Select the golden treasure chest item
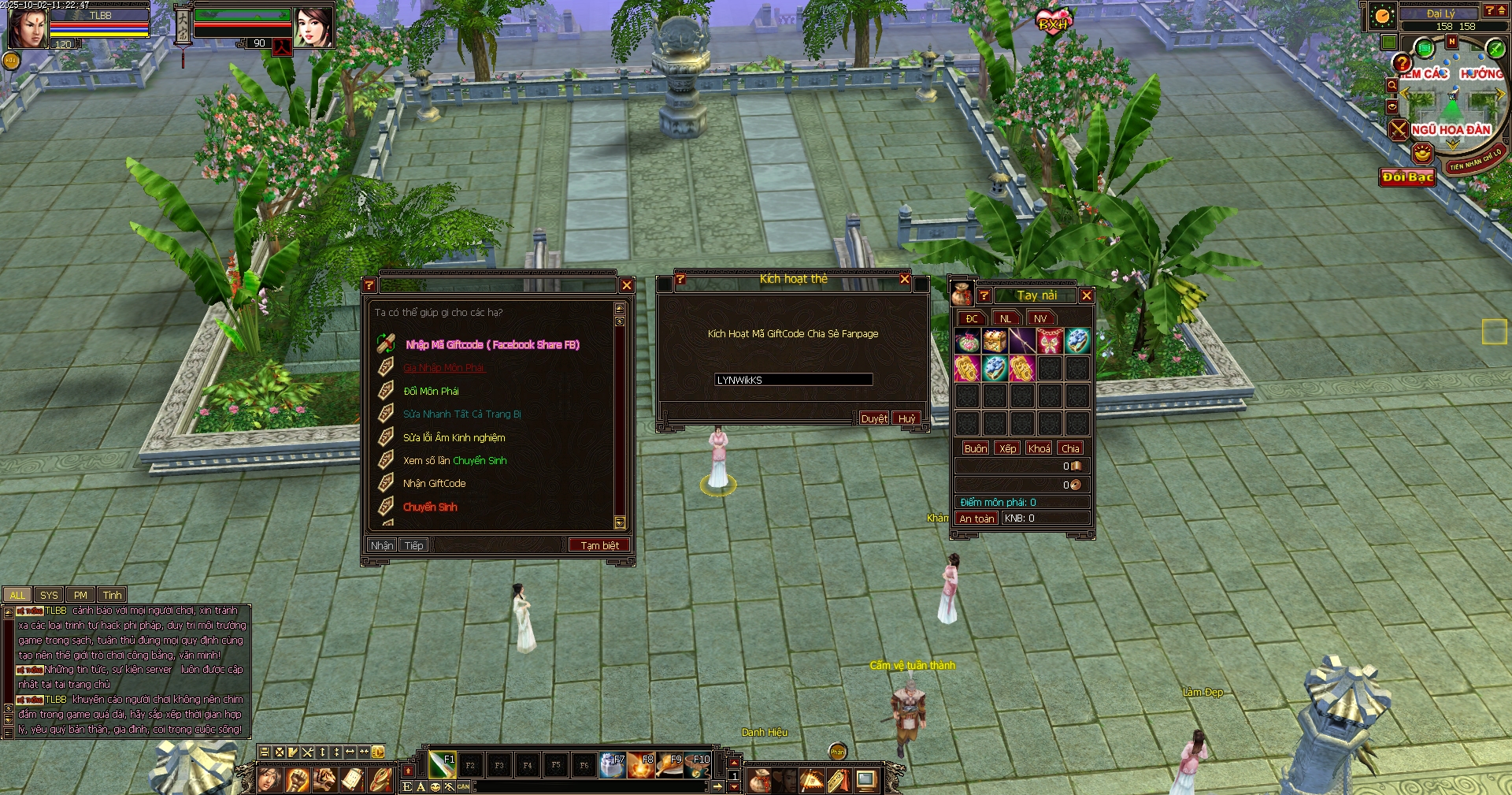Viewport: 1512px width, 795px height. pyautogui.click(x=995, y=341)
